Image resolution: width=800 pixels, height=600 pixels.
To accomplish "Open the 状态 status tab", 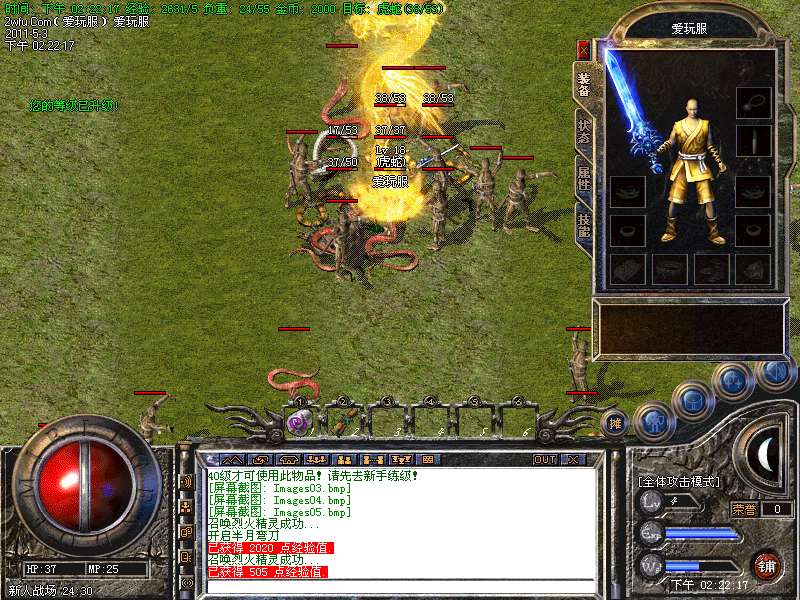I will tap(583, 130).
